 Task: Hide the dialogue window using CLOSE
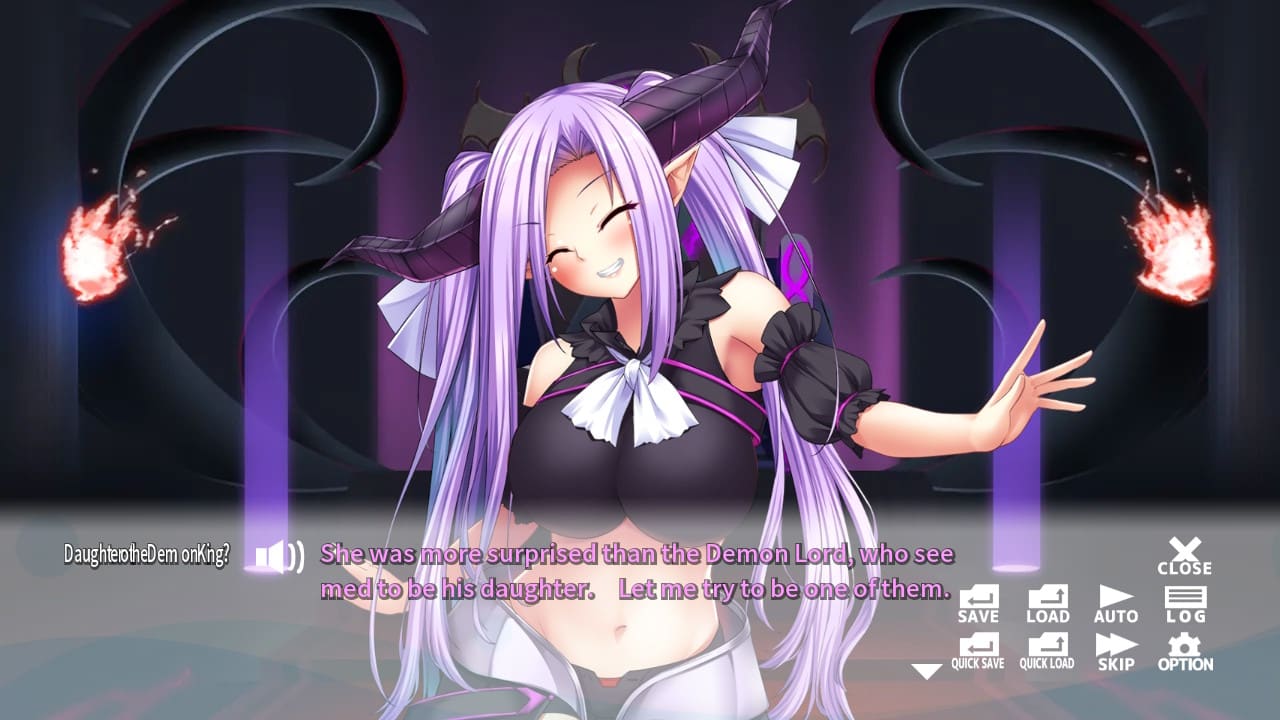pyautogui.click(x=1186, y=555)
